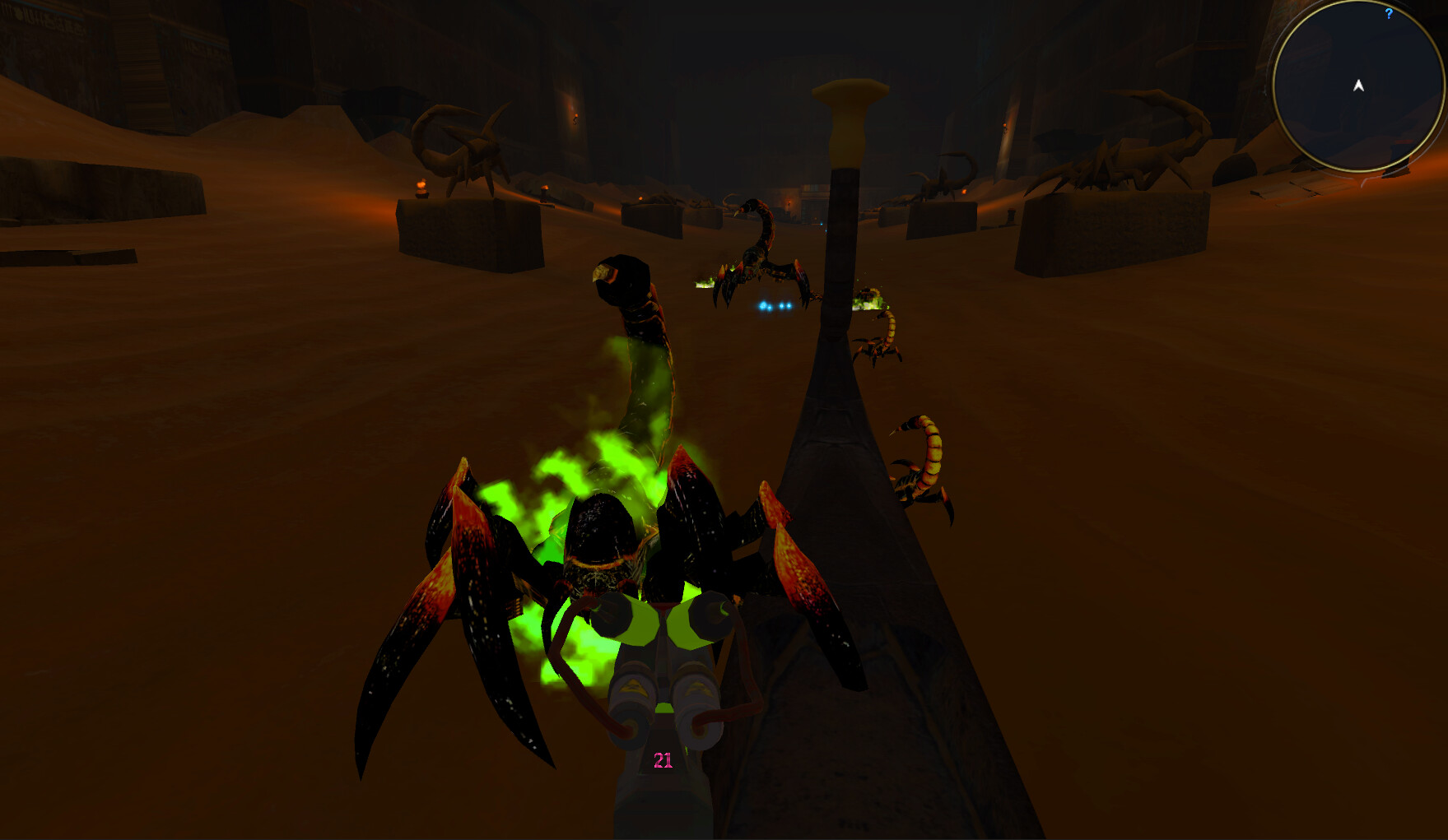The width and height of the screenshot is (1448, 840).
Task: Click the player arrow on the minimap
Action: click(1357, 85)
